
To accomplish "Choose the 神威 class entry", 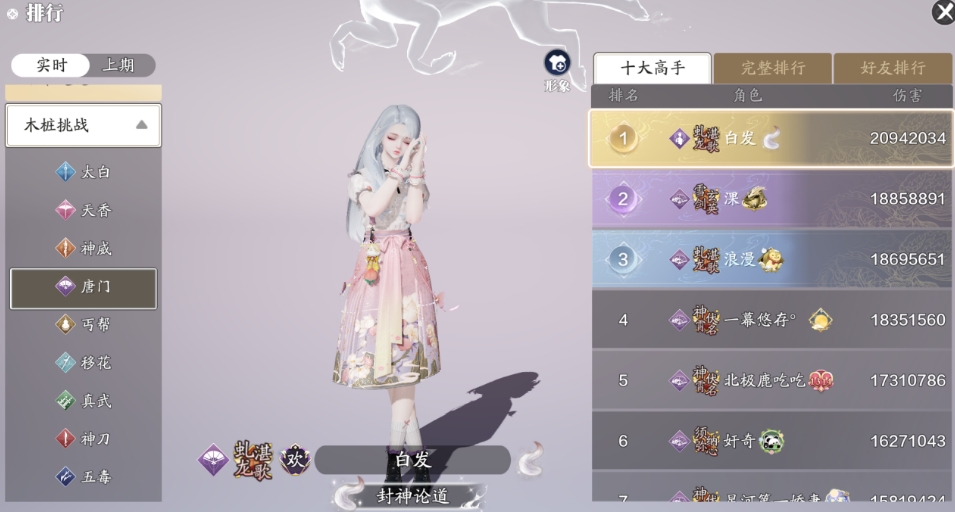I will pyautogui.click(x=84, y=248).
